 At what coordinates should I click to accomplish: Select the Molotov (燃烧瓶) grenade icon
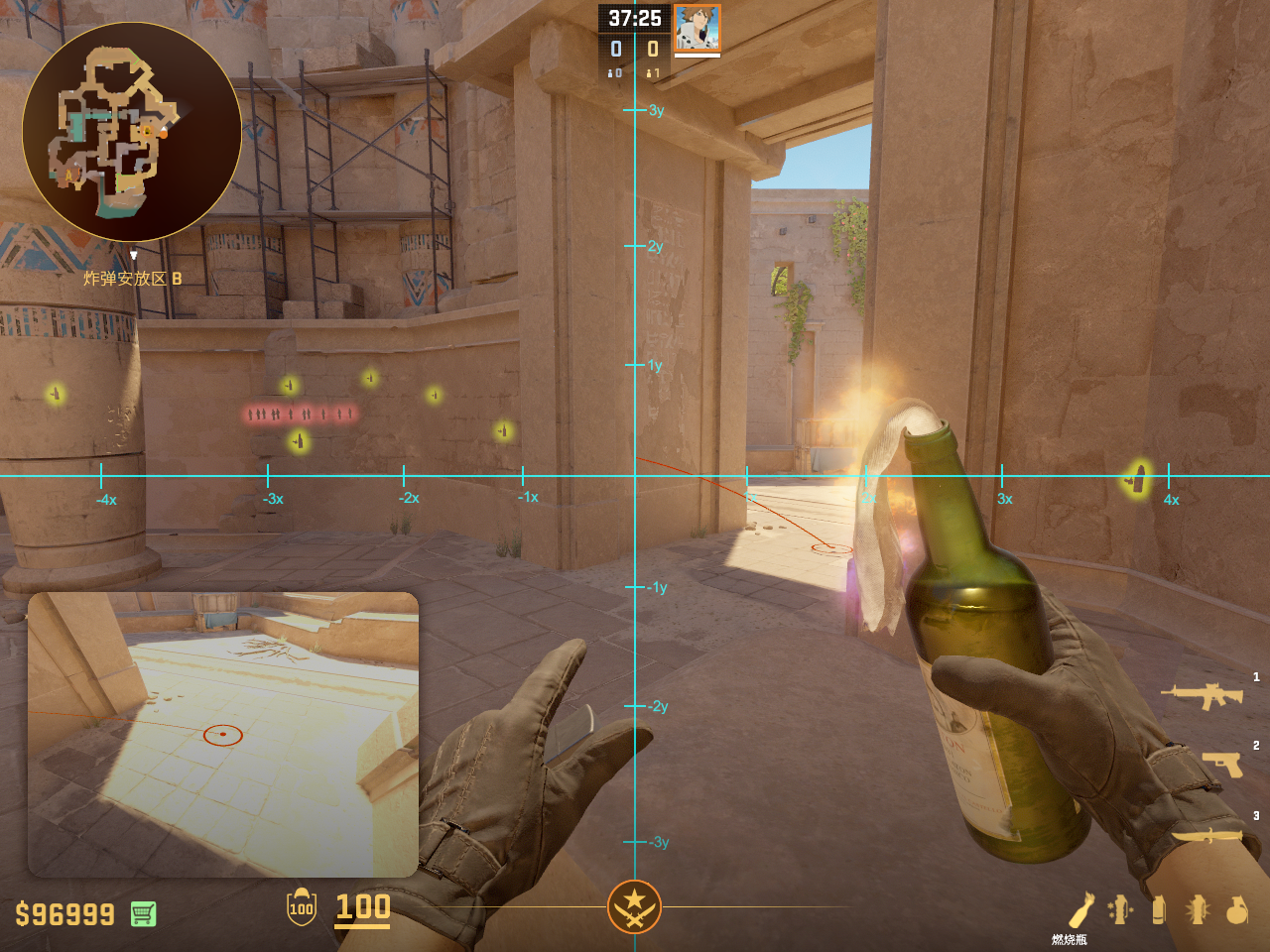[x=1080, y=910]
